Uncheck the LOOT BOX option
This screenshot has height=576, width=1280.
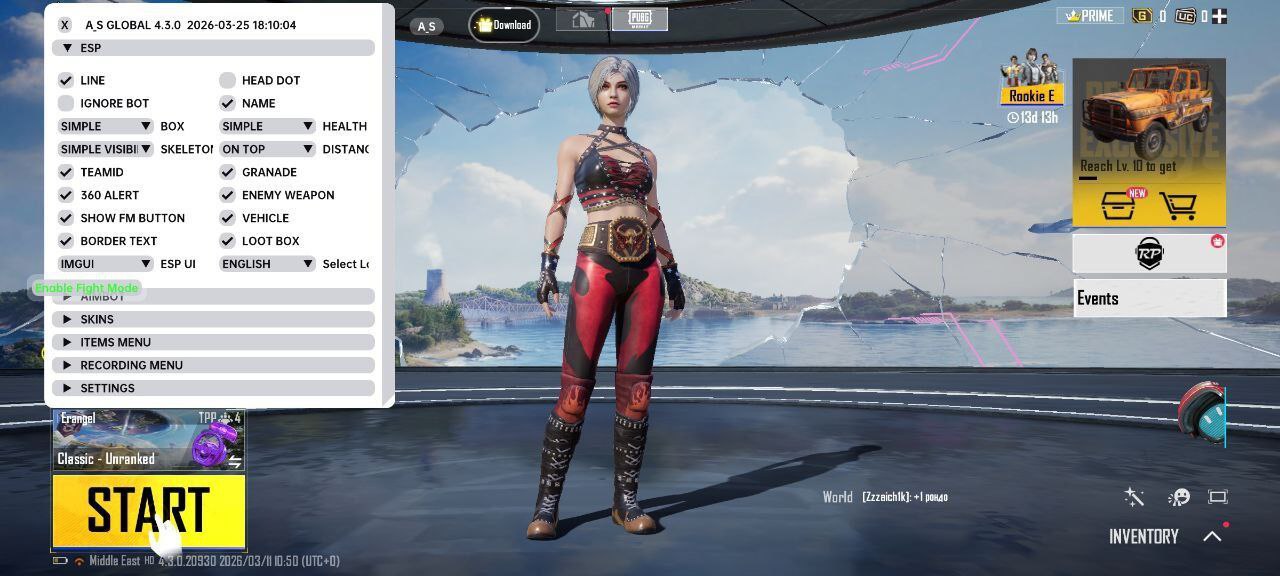(x=228, y=241)
